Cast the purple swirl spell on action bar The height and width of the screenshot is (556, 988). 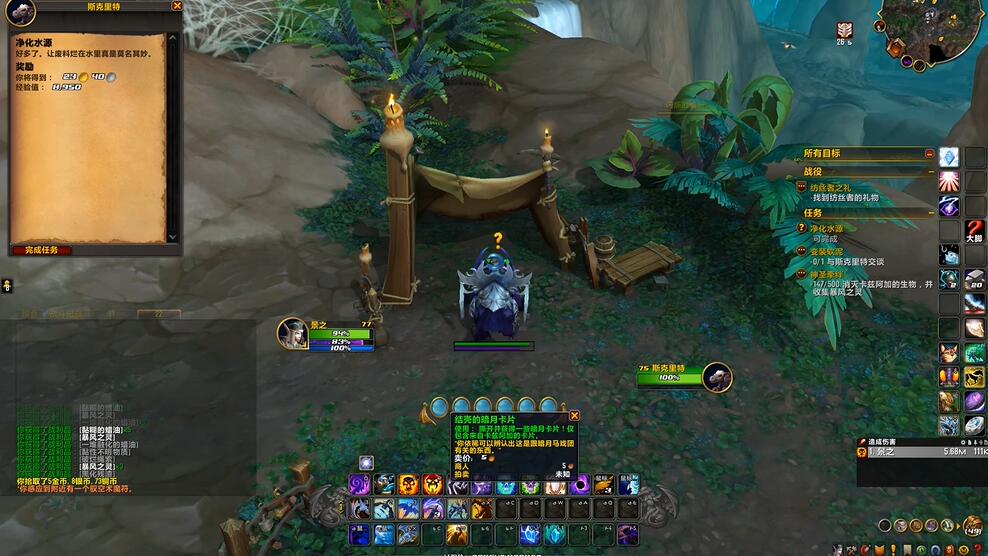[x=359, y=485]
